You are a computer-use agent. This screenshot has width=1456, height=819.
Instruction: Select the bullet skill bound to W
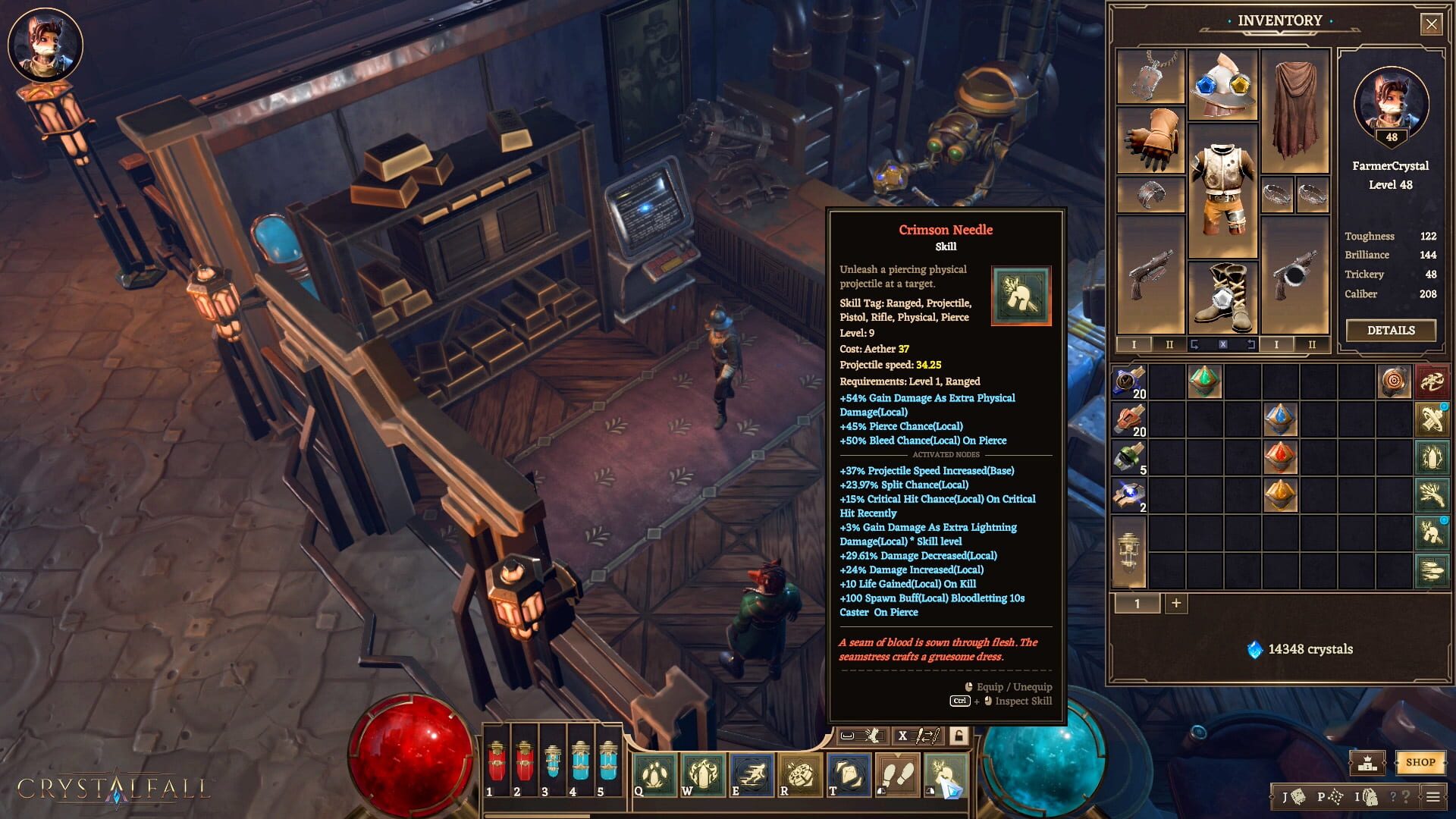703,776
